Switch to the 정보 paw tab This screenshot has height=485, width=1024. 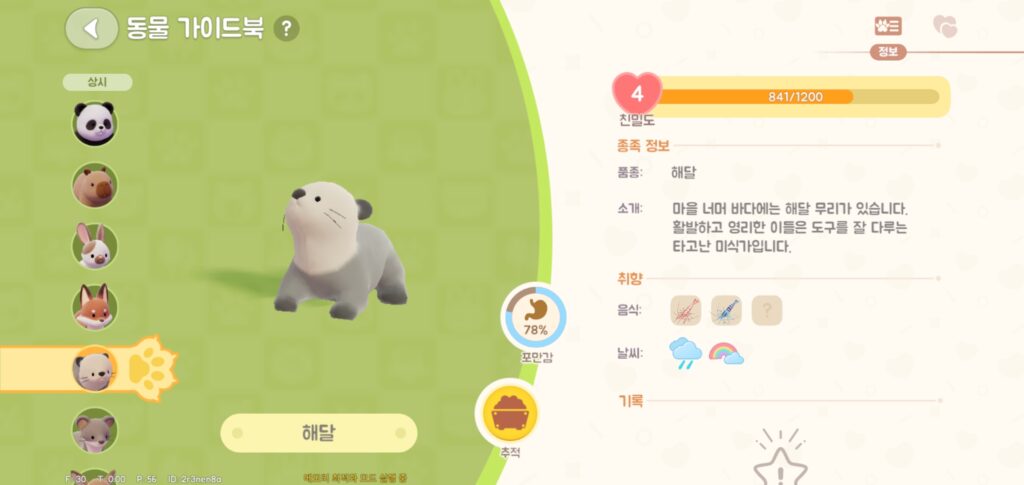tap(887, 27)
